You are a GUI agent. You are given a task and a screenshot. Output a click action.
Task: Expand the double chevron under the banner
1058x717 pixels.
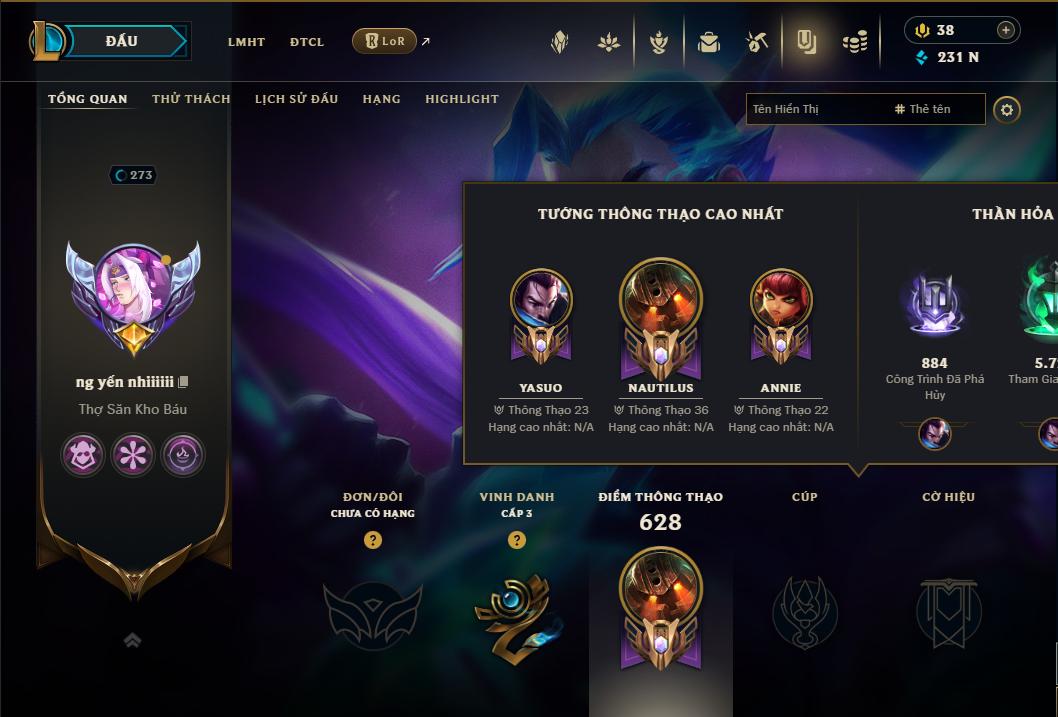pyautogui.click(x=133, y=641)
